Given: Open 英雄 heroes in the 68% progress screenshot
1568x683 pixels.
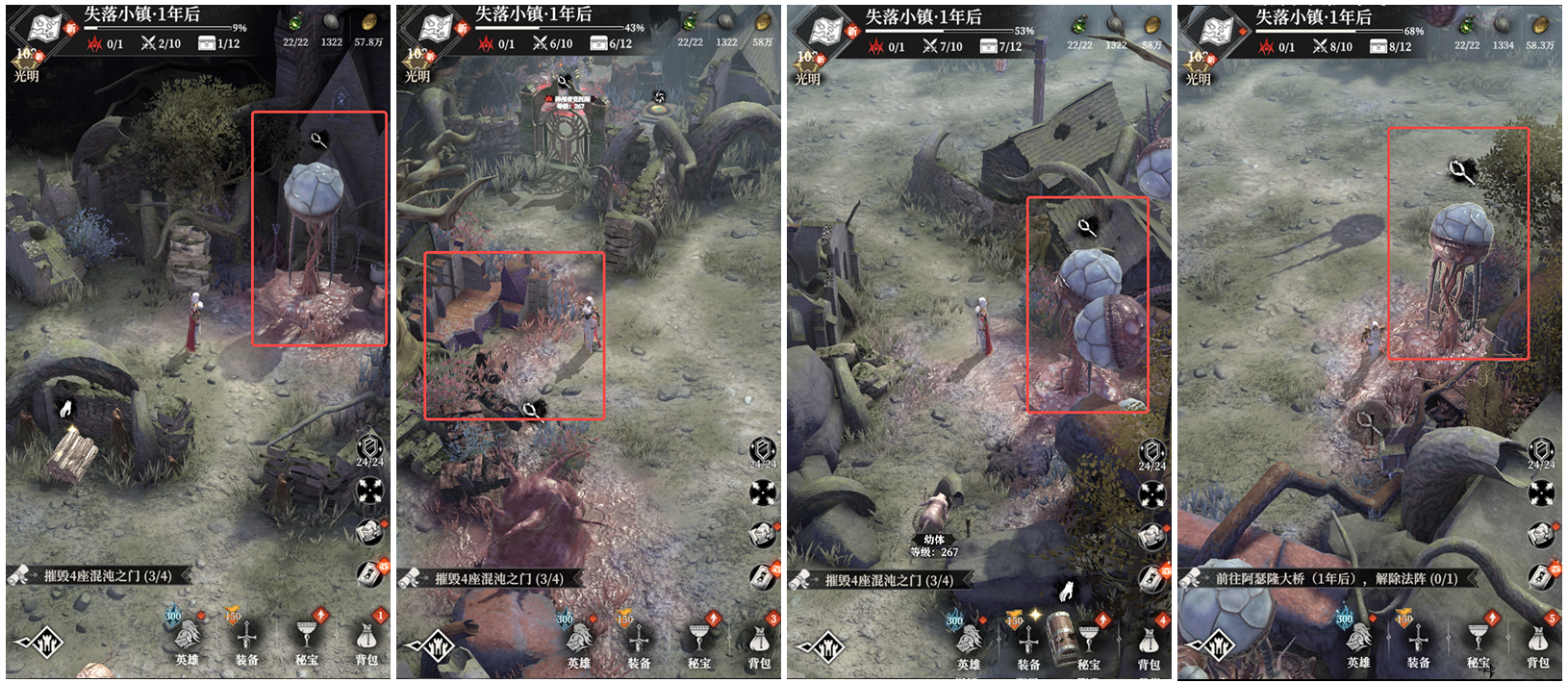Looking at the screenshot, I should click(1358, 642).
